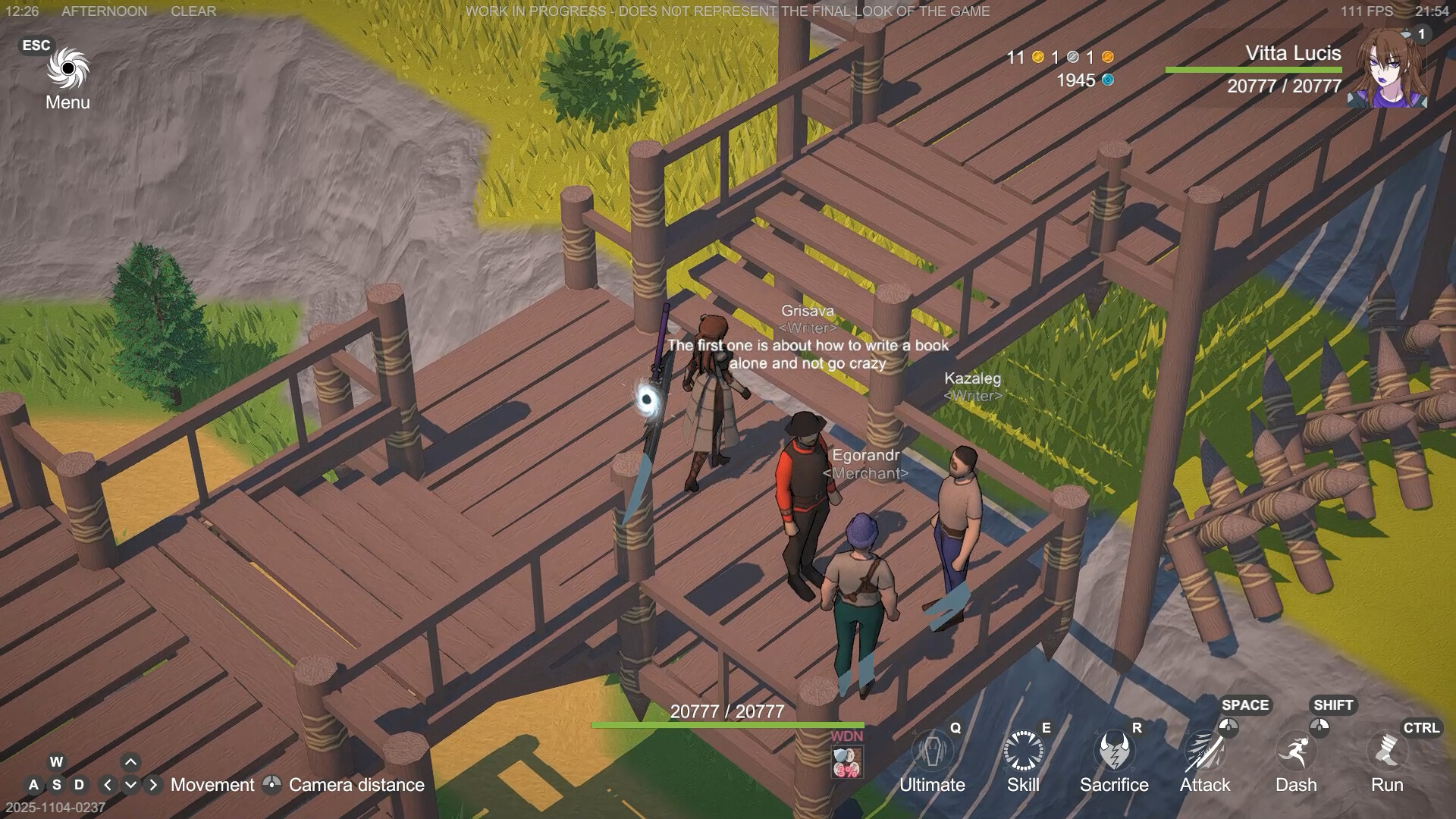Click the downward chevron in camera controls

[130, 785]
